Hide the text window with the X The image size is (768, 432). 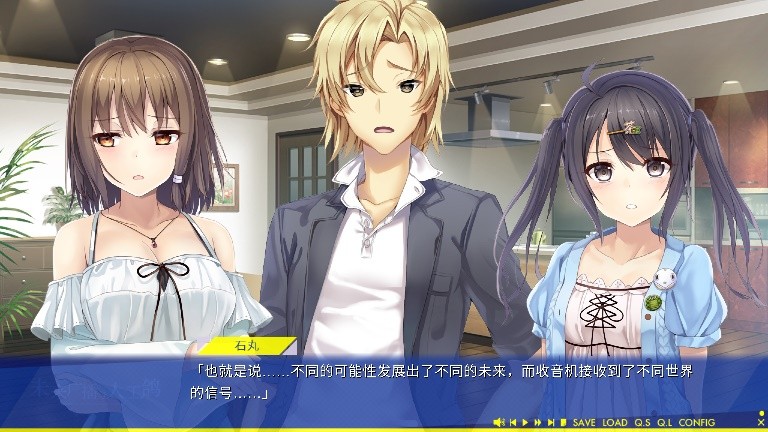[761, 423]
